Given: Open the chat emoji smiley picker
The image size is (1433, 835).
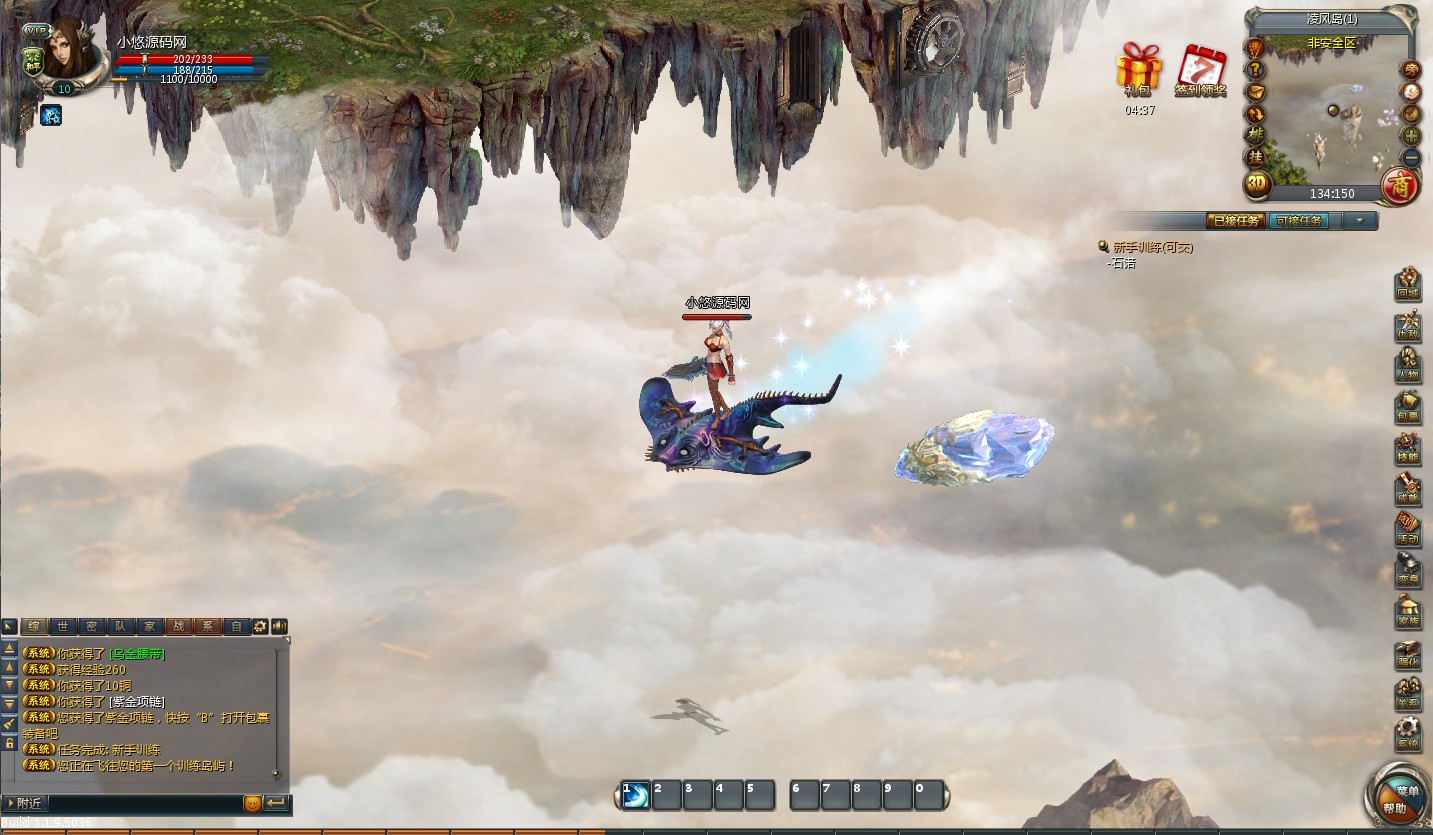Looking at the screenshot, I should click(253, 803).
